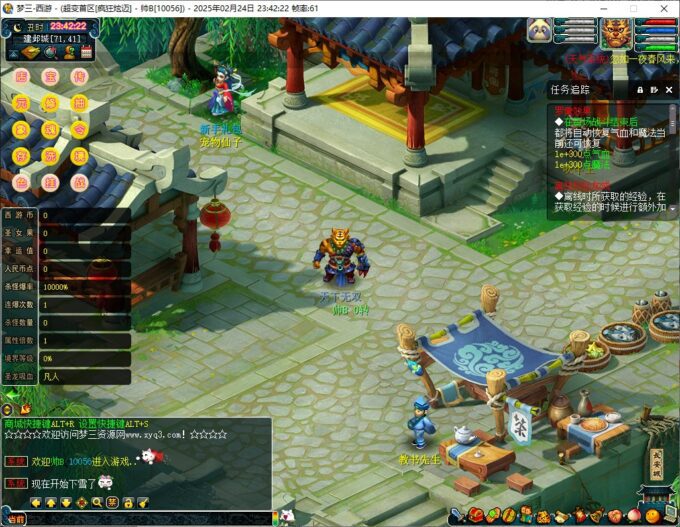The image size is (680, 527).
Task: Open the 令 round shortcut button
Action: tap(79, 130)
